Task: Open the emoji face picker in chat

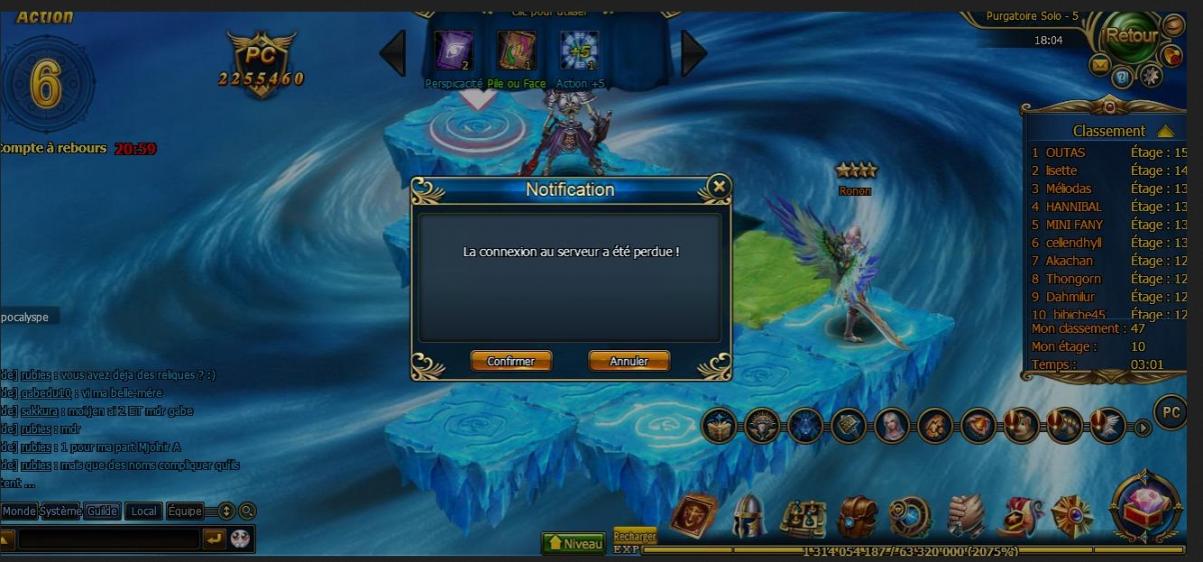Action: tap(240, 539)
